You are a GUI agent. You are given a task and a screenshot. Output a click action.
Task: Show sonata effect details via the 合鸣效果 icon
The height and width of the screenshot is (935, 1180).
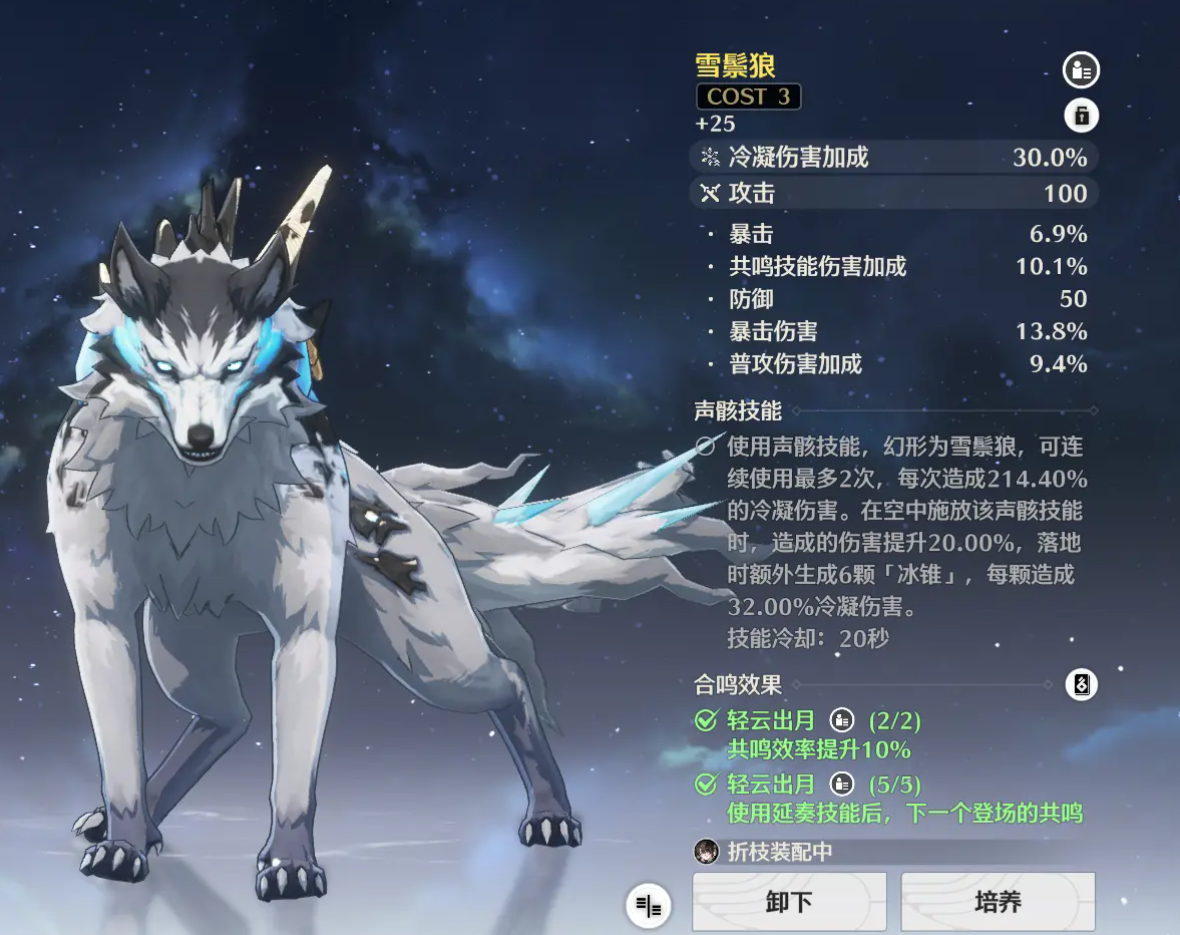[1081, 685]
